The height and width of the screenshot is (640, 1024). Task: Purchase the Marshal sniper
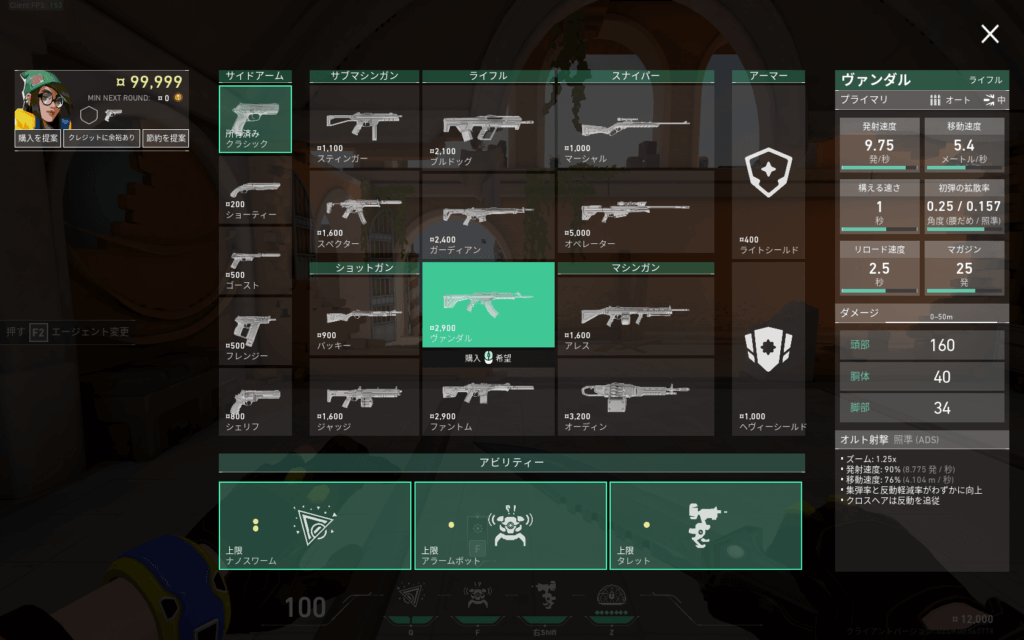[x=636, y=125]
